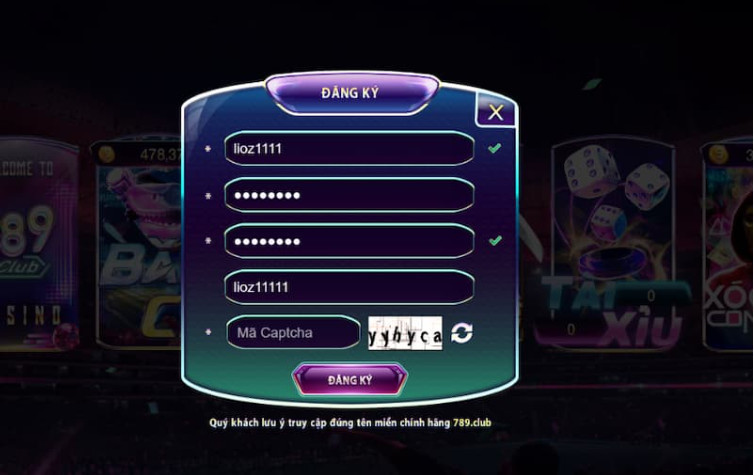This screenshot has height=475, width=754.
Task: Select the first password field
Action: click(x=348, y=195)
